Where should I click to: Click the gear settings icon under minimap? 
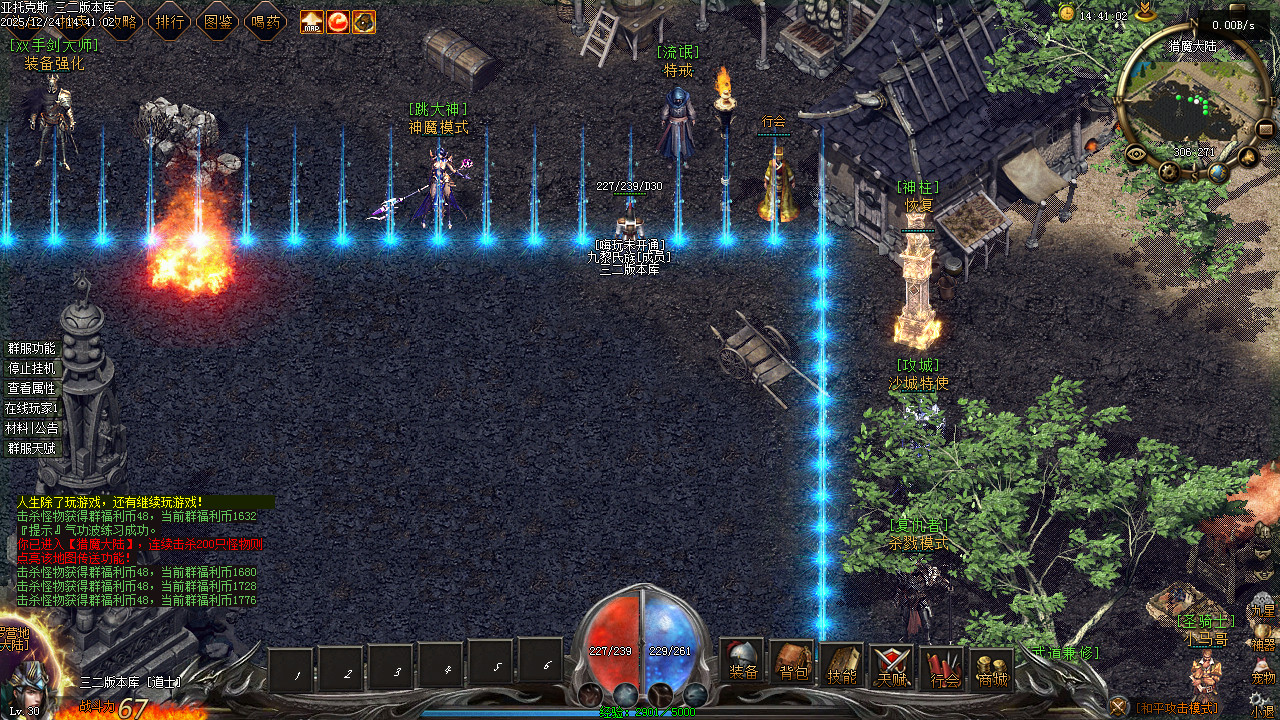[x=1170, y=172]
